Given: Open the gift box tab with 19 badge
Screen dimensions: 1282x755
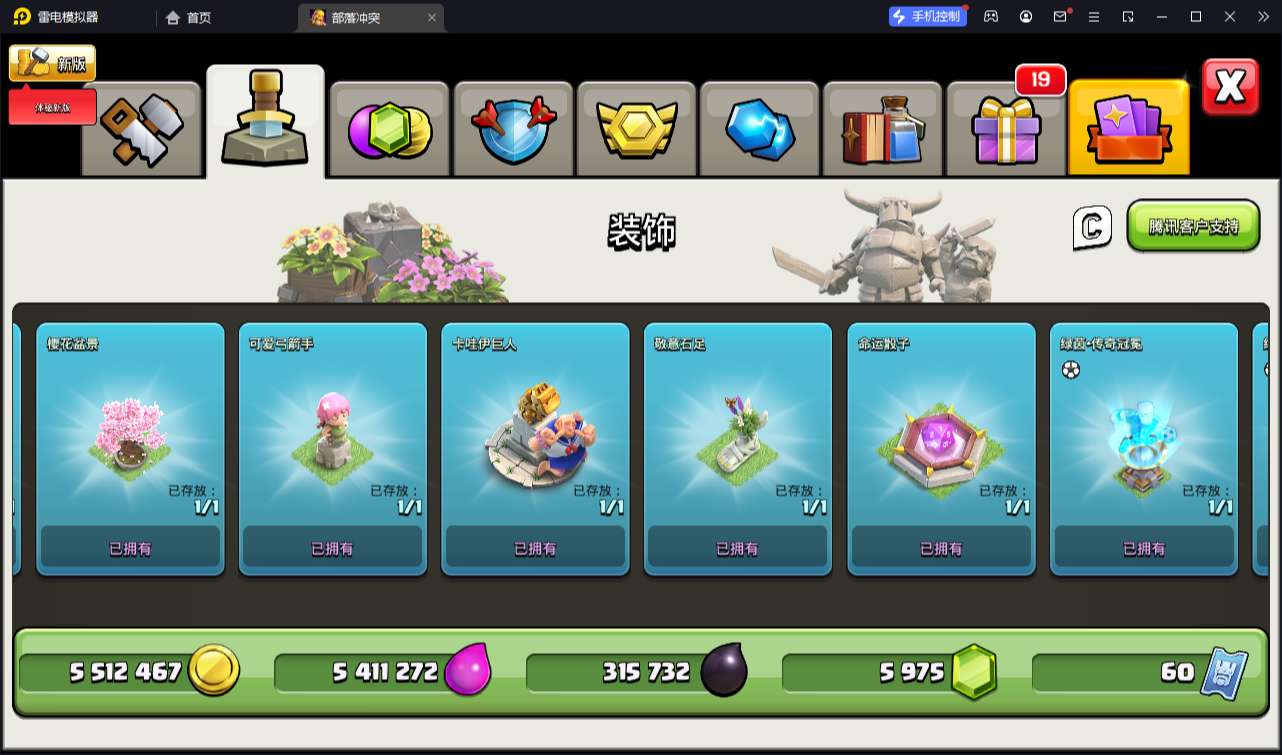Looking at the screenshot, I should tap(1005, 128).
